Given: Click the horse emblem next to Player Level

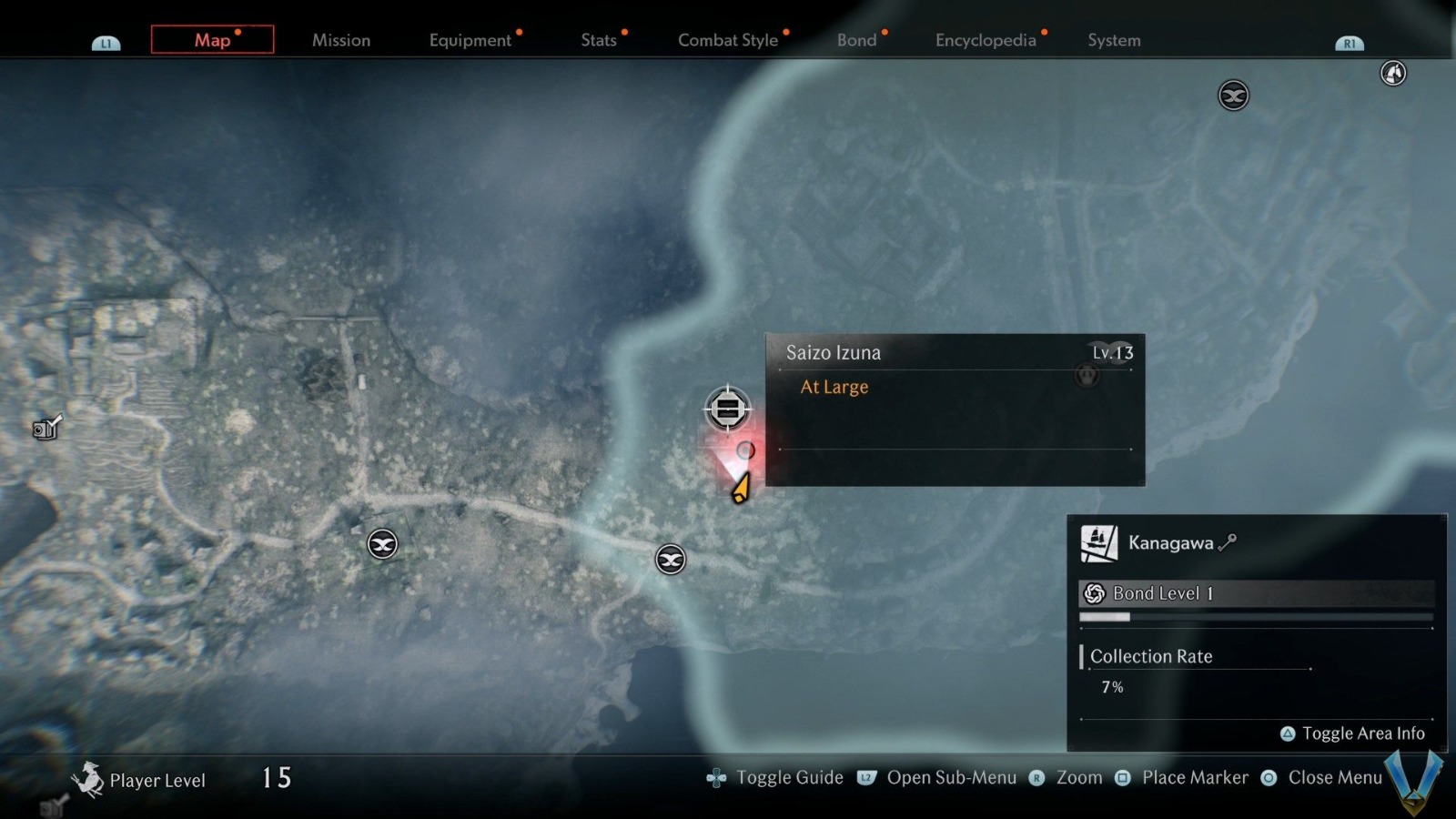Looking at the screenshot, I should pyautogui.click(x=90, y=778).
